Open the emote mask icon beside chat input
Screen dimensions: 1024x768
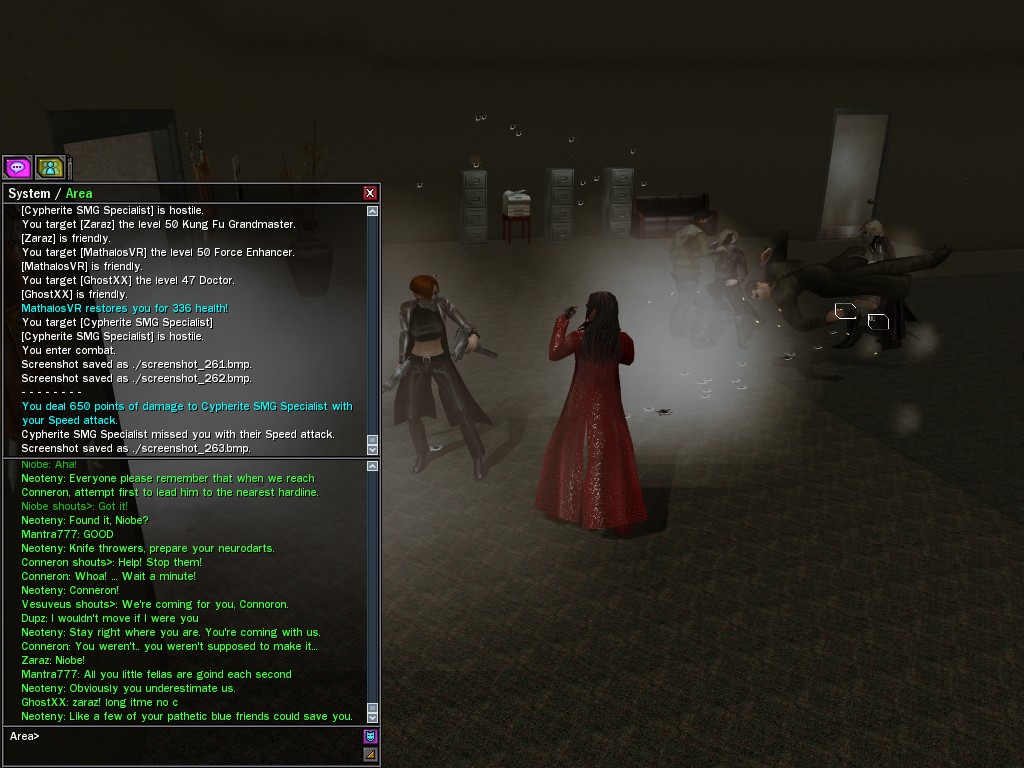point(370,736)
